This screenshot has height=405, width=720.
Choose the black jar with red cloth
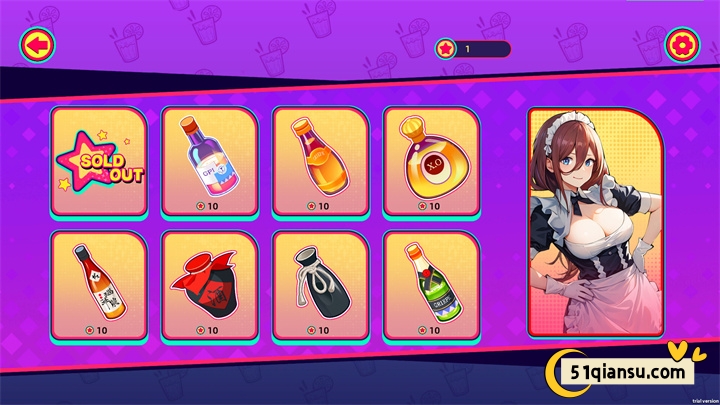tap(210, 286)
